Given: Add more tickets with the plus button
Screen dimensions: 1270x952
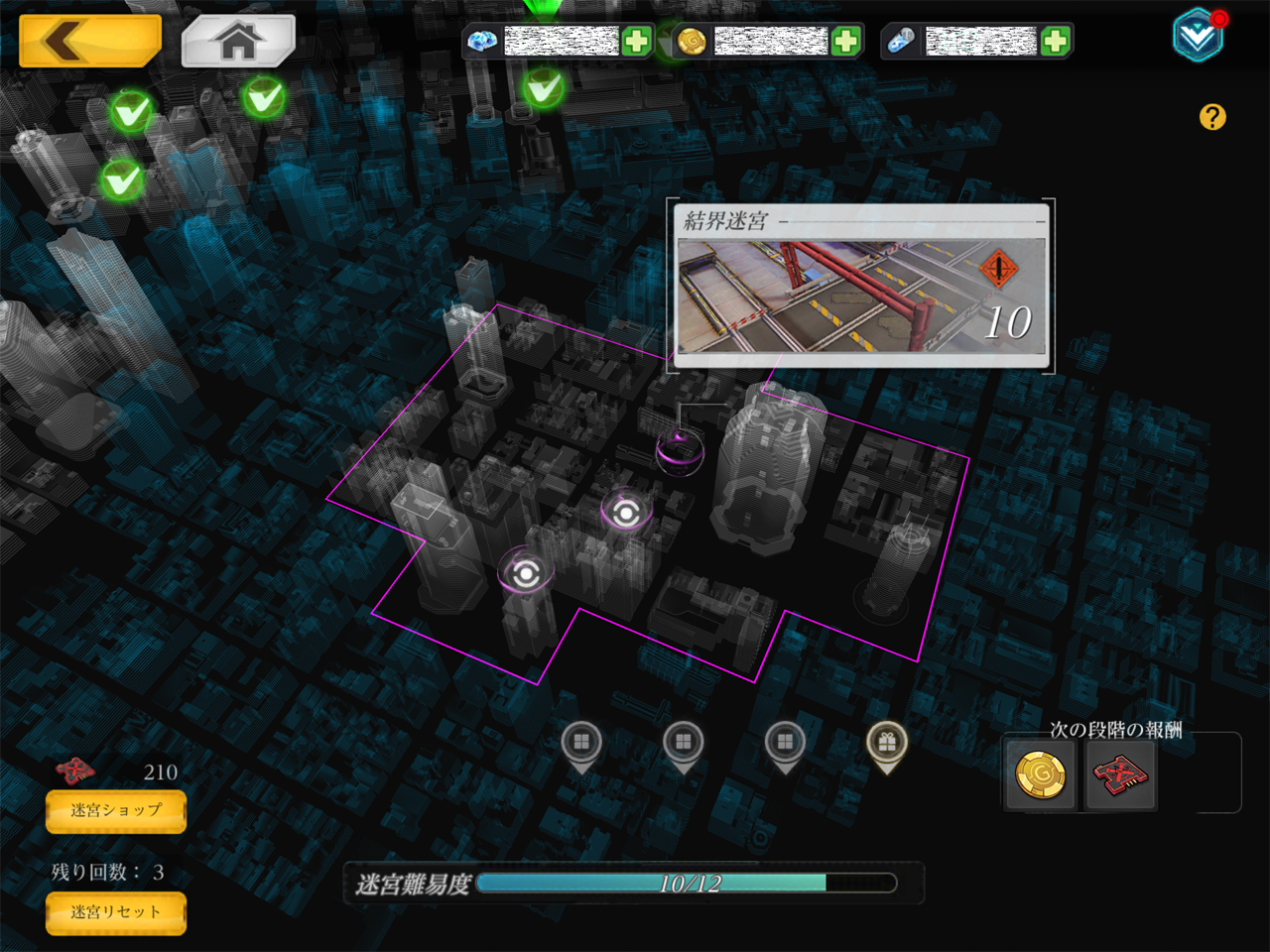Looking at the screenshot, I should click(1055, 41).
